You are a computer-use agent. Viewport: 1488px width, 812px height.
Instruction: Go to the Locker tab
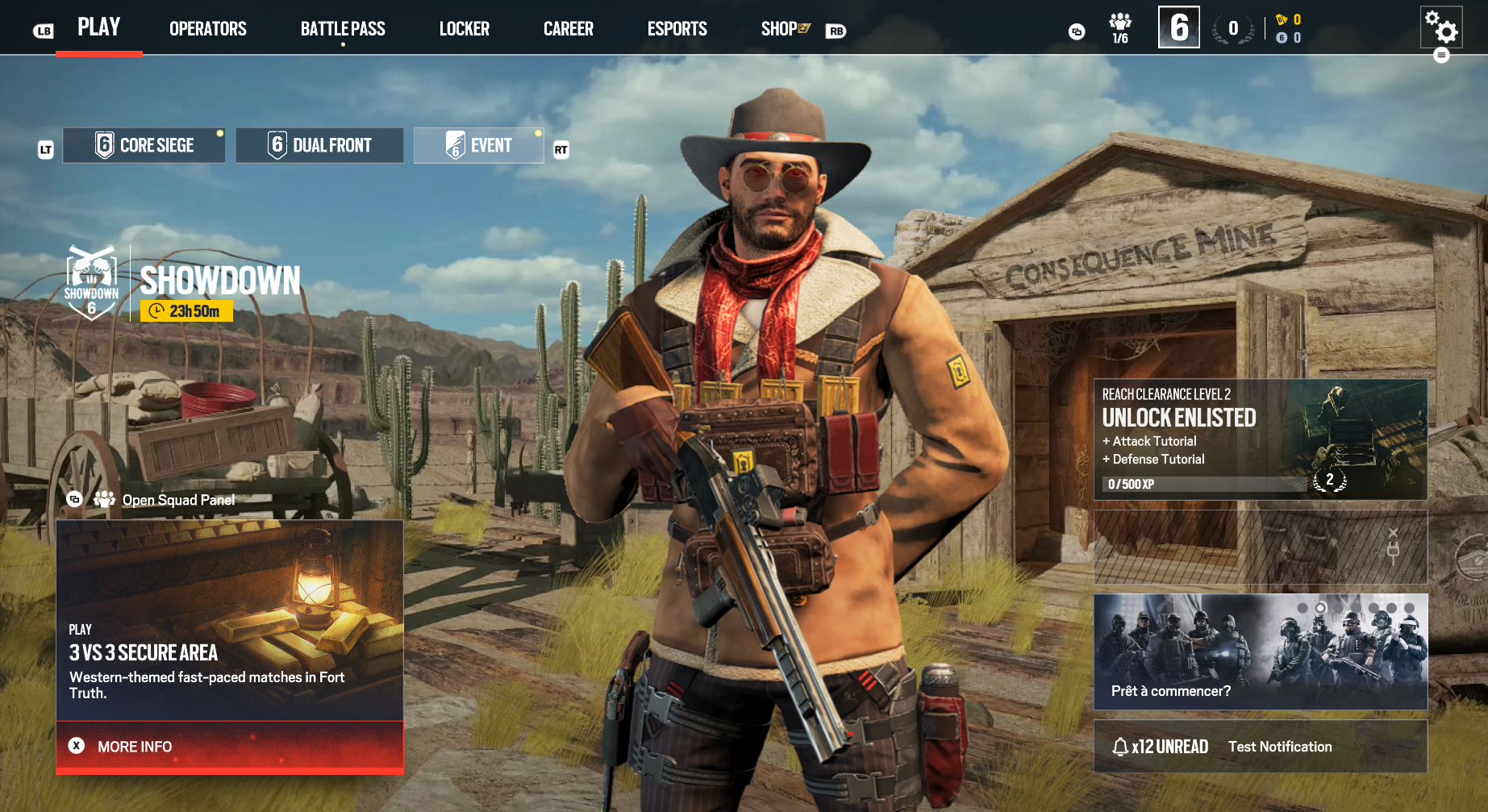pyautogui.click(x=464, y=29)
